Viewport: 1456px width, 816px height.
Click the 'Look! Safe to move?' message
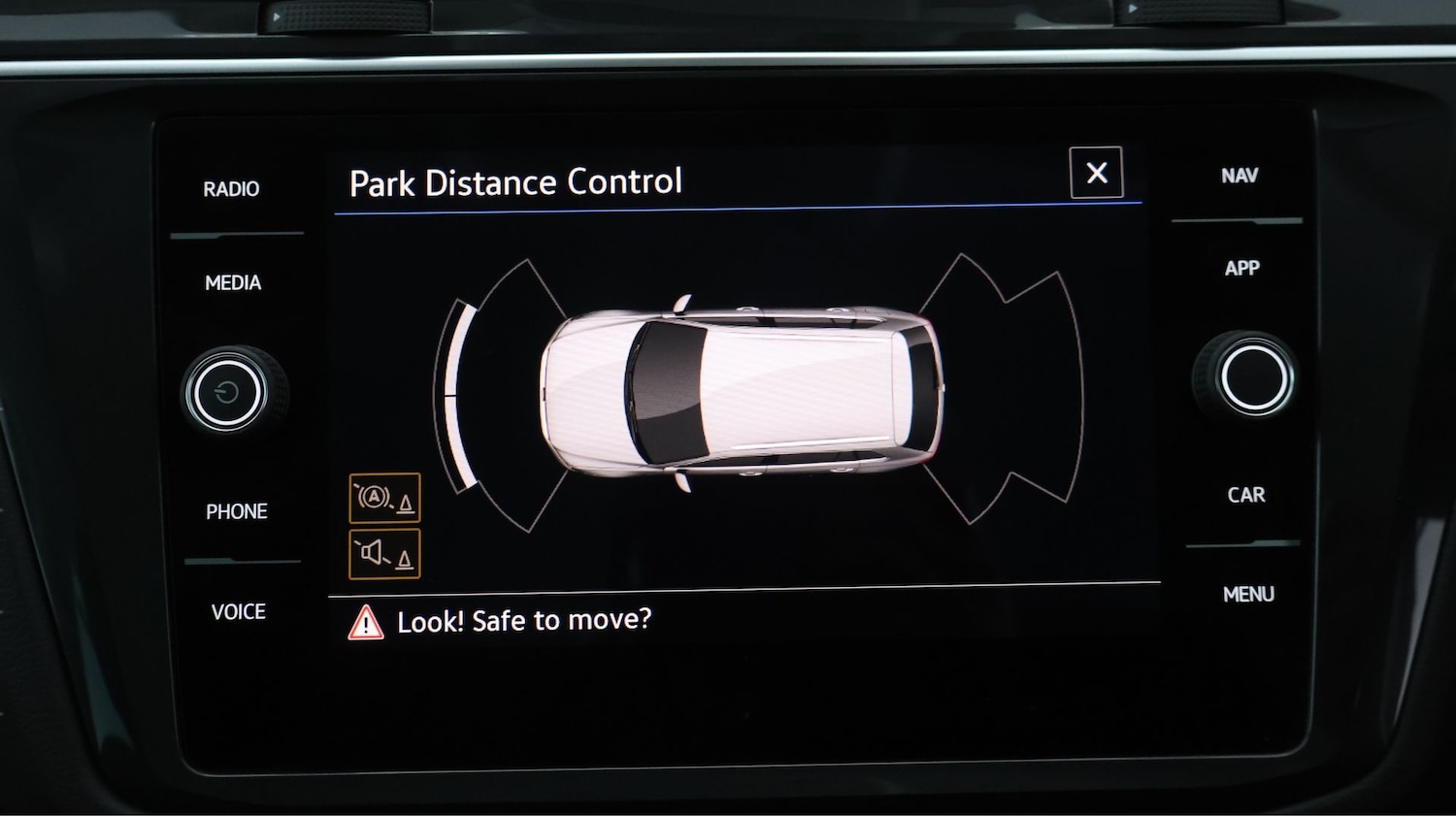524,620
